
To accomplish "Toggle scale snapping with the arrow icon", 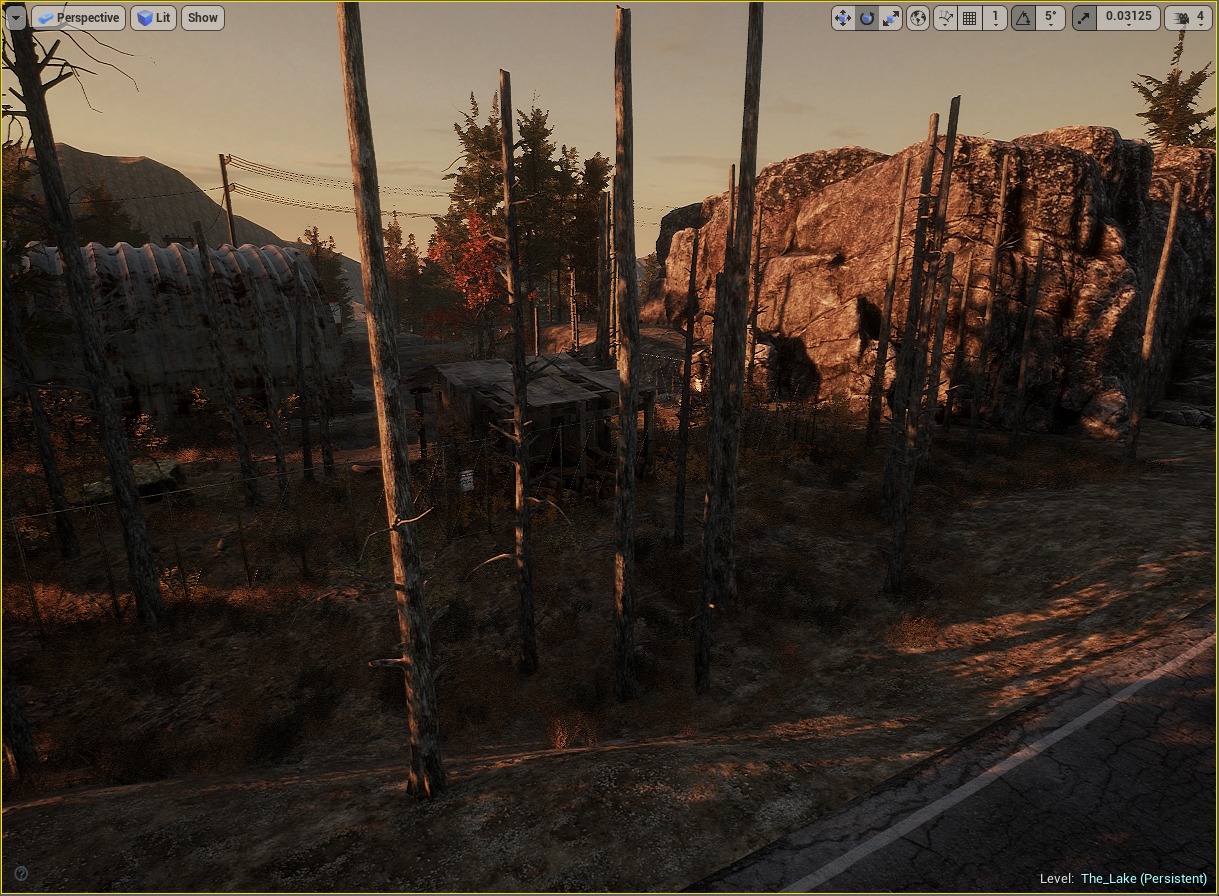I will pyautogui.click(x=1084, y=18).
